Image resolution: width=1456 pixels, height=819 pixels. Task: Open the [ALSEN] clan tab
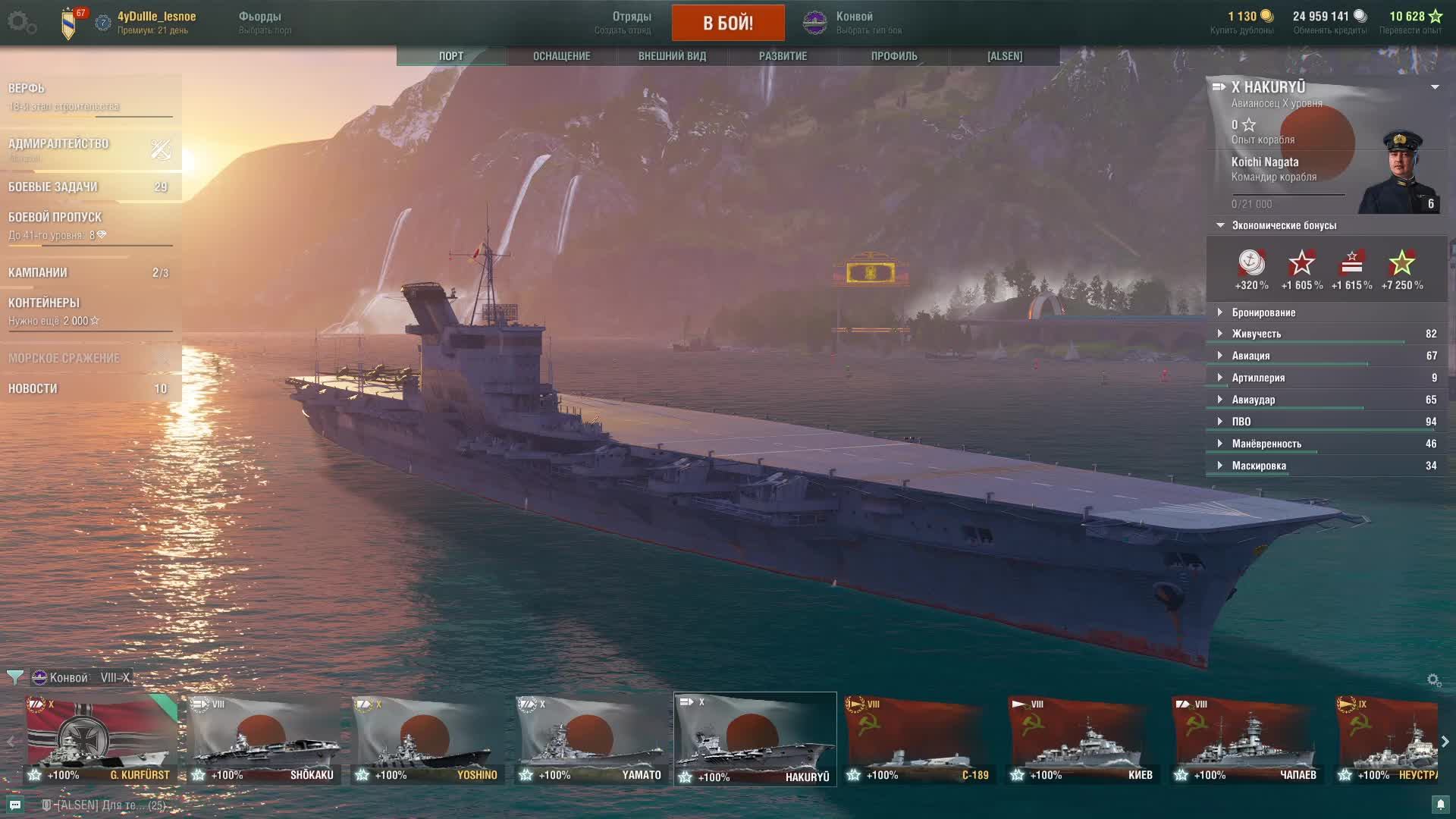tap(1004, 56)
